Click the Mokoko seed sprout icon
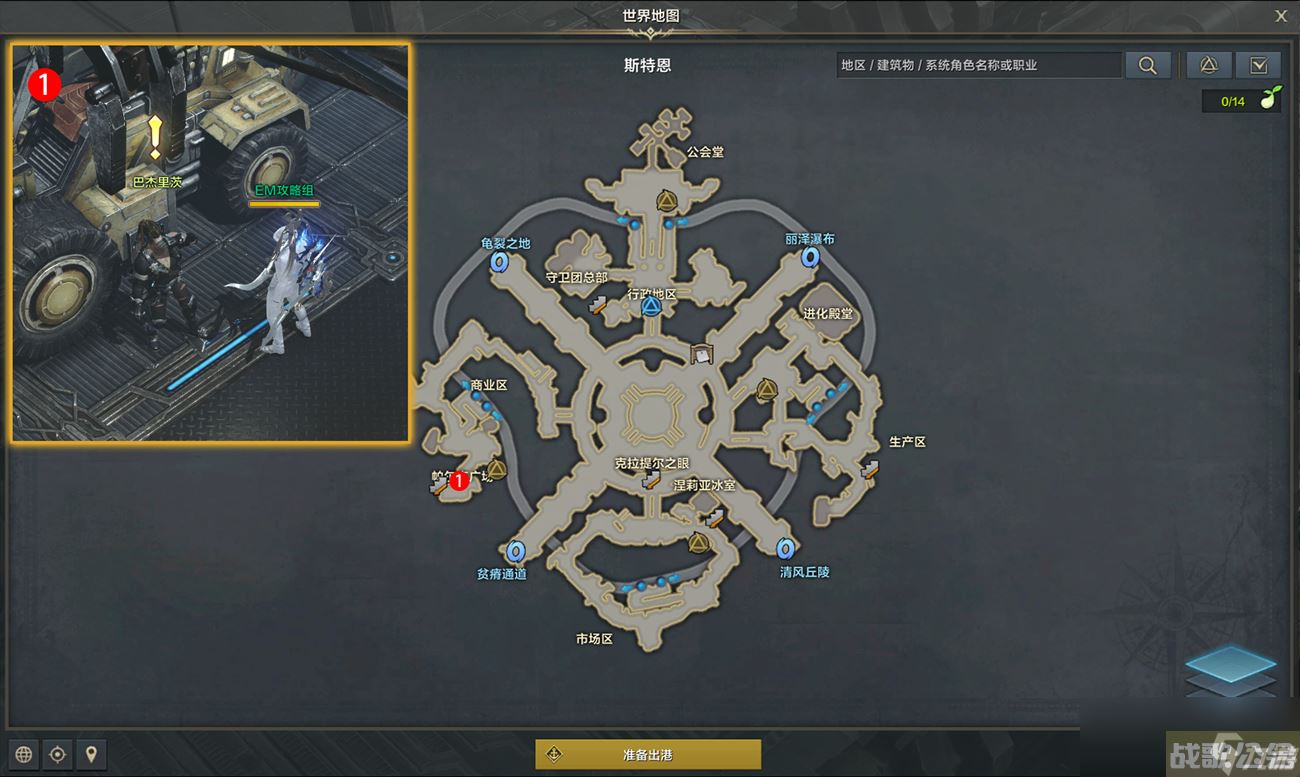 [1270, 100]
